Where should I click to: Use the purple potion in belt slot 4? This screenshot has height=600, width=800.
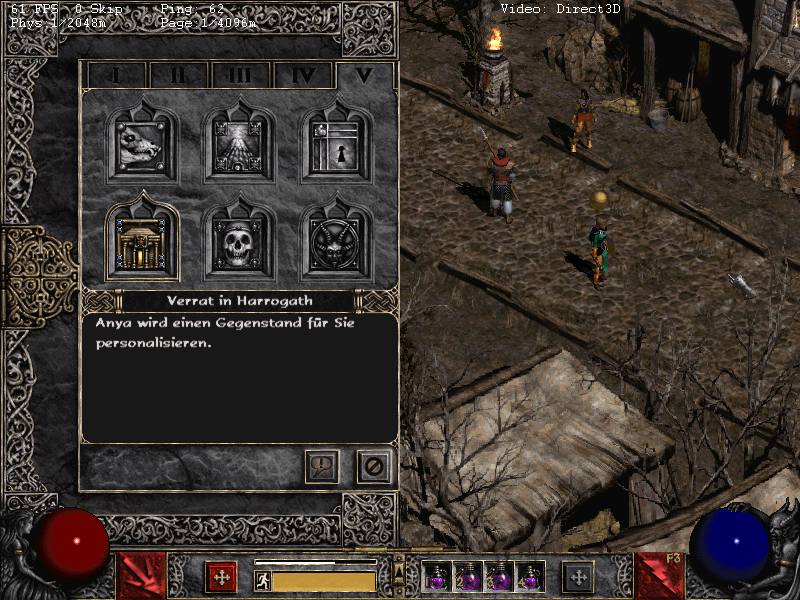point(530,576)
